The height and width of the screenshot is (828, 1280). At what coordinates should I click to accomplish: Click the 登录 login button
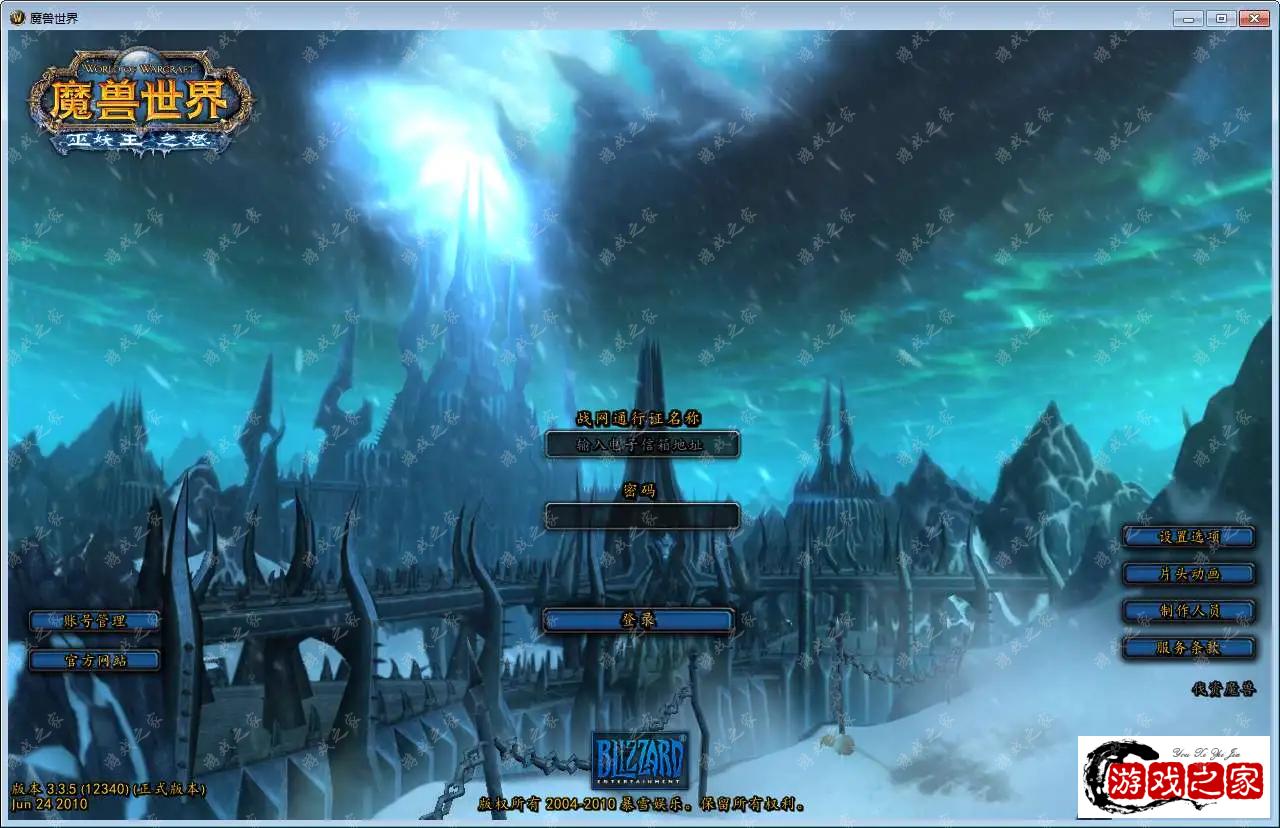point(638,621)
